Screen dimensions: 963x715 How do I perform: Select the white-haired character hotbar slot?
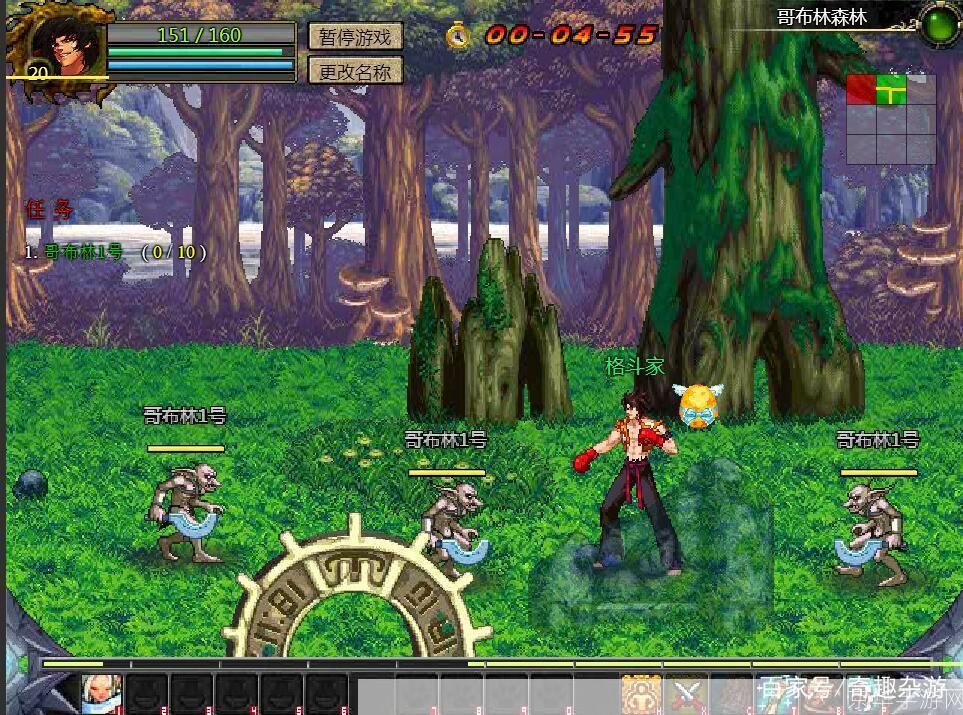tap(102, 694)
